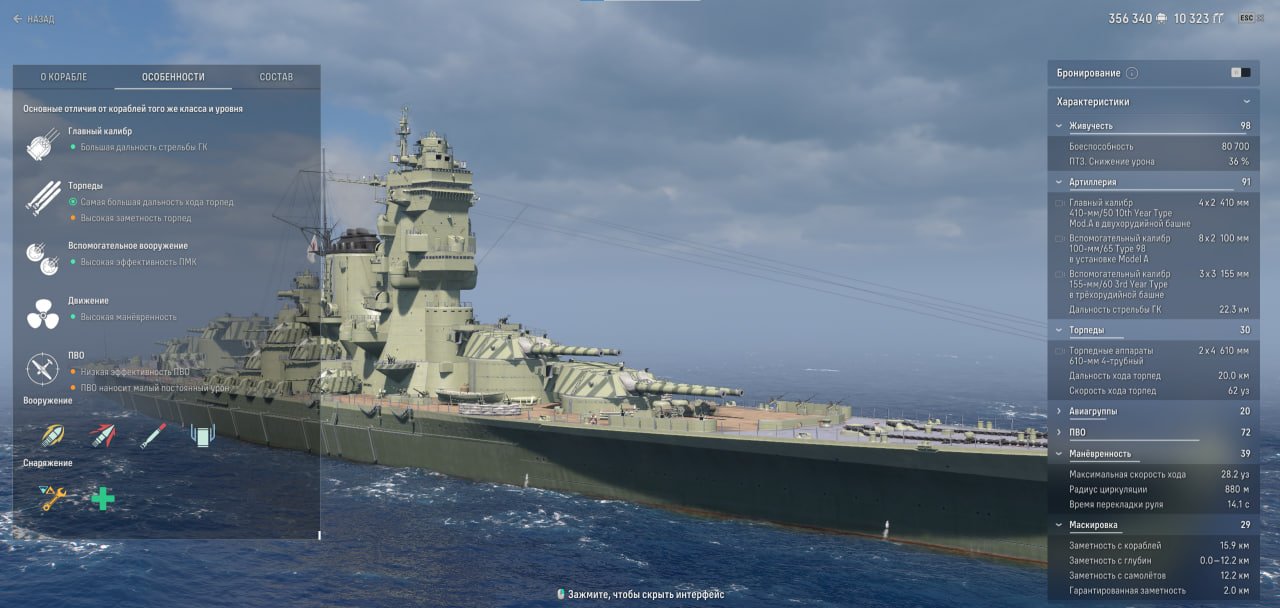This screenshot has height=608, width=1280.
Task: Select the green cross heal consumable
Action: coord(103,497)
